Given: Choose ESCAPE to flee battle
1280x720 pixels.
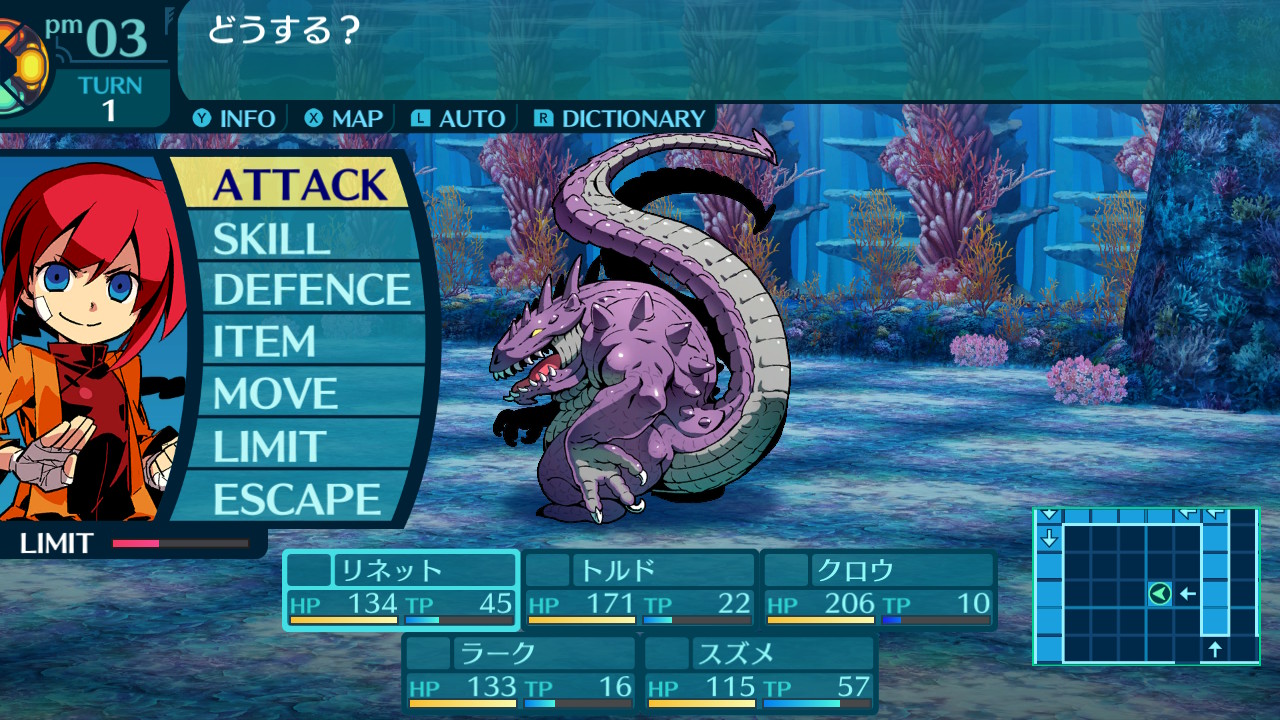Looking at the screenshot, I should [296, 498].
